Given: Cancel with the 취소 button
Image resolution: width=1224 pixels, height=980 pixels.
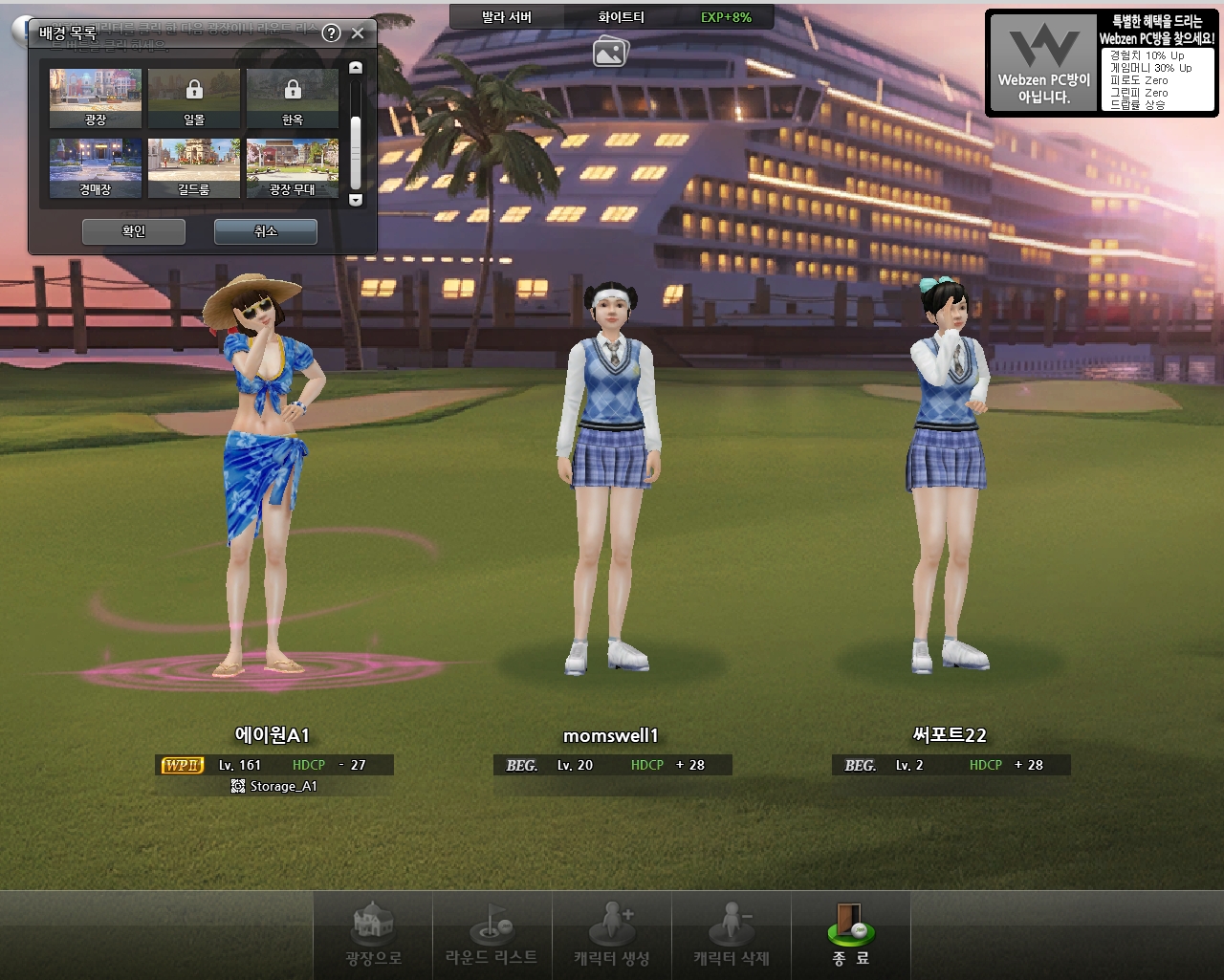Looking at the screenshot, I should [x=265, y=231].
